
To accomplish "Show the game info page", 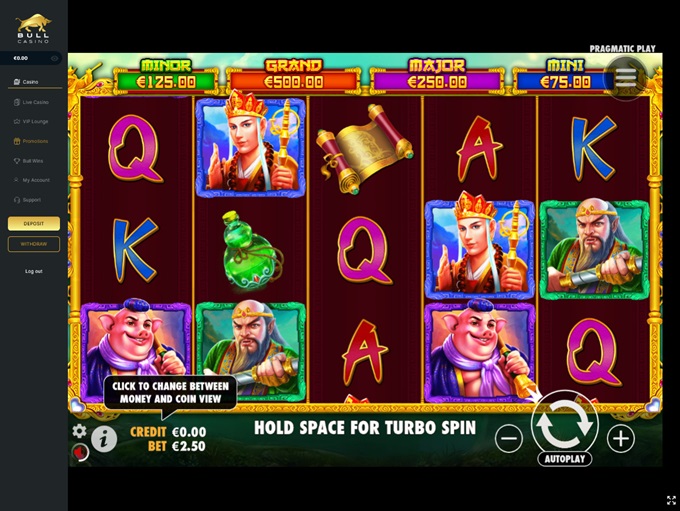I will point(104,438).
